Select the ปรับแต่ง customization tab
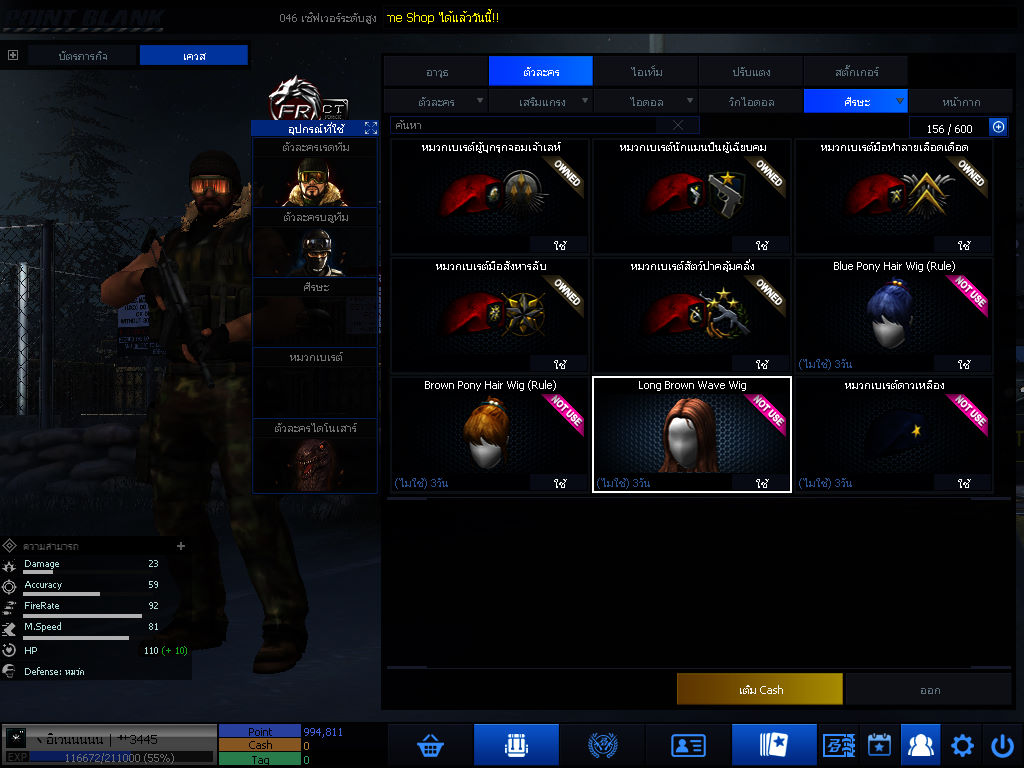The image size is (1024, 768). [750, 72]
